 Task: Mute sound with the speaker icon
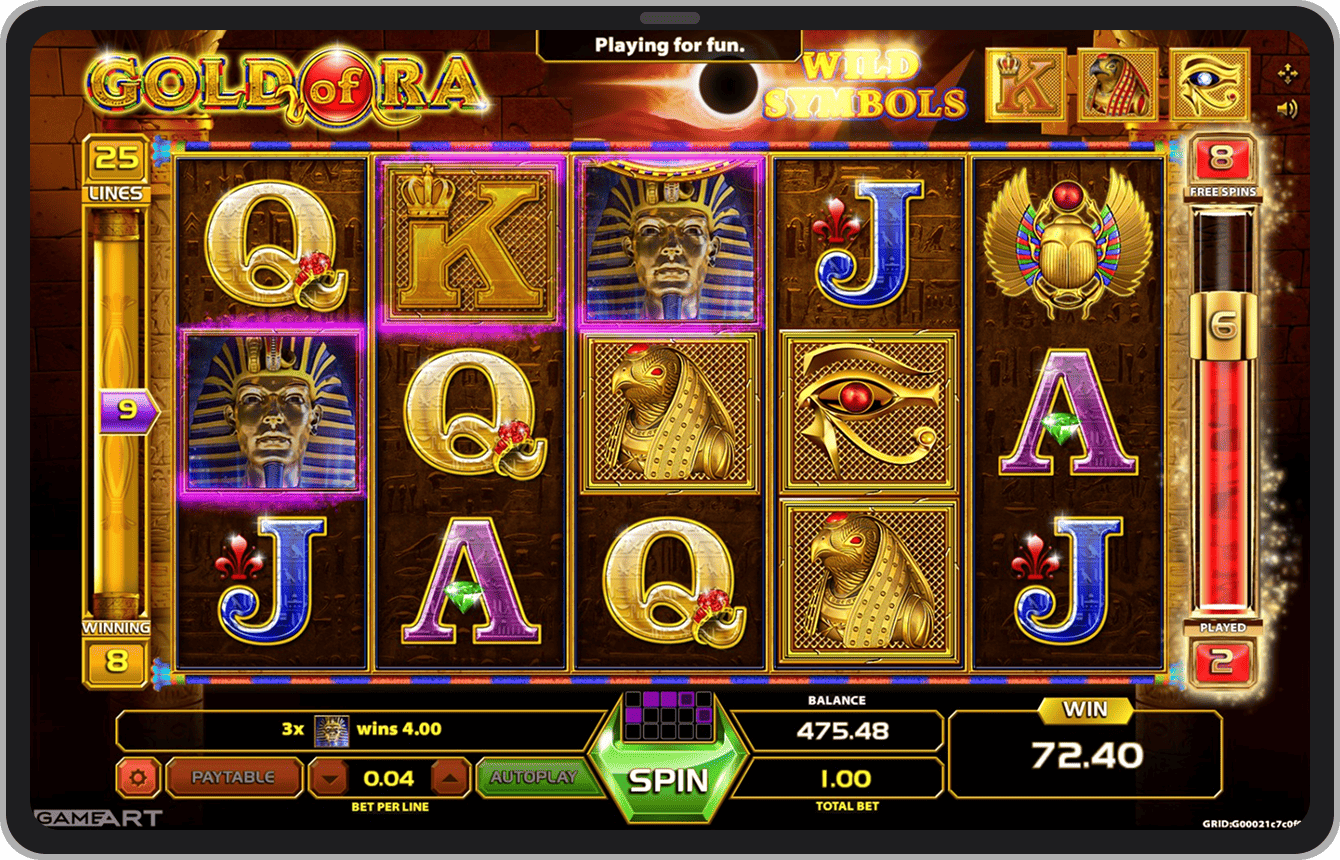point(1287,109)
